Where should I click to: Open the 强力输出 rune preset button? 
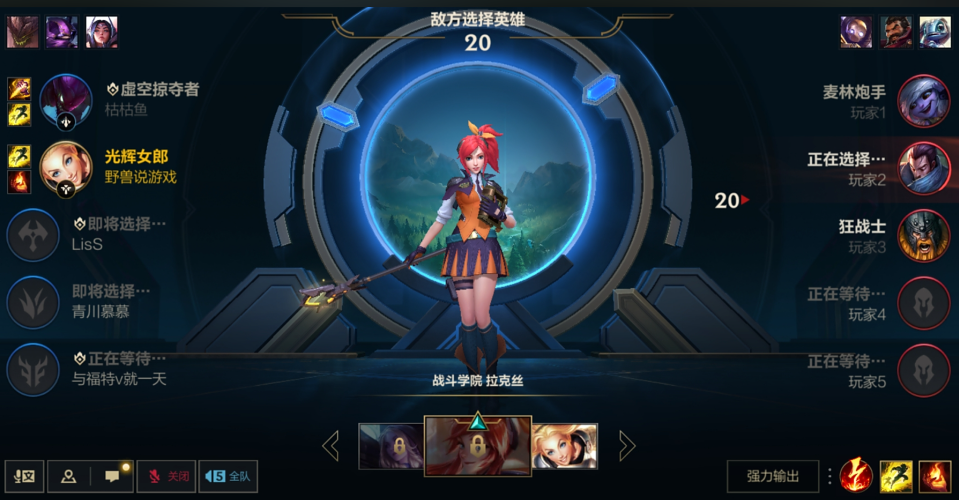(x=773, y=476)
